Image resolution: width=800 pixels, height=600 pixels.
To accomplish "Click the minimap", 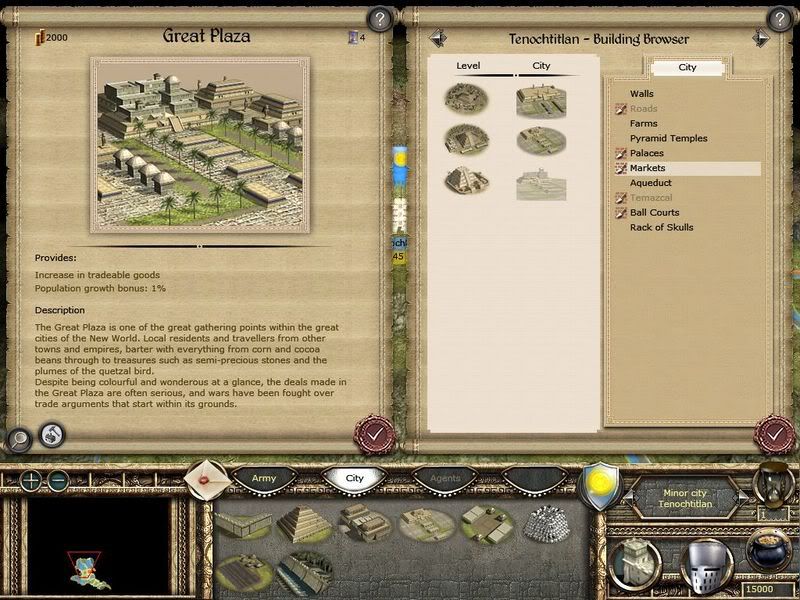I will click(97, 547).
